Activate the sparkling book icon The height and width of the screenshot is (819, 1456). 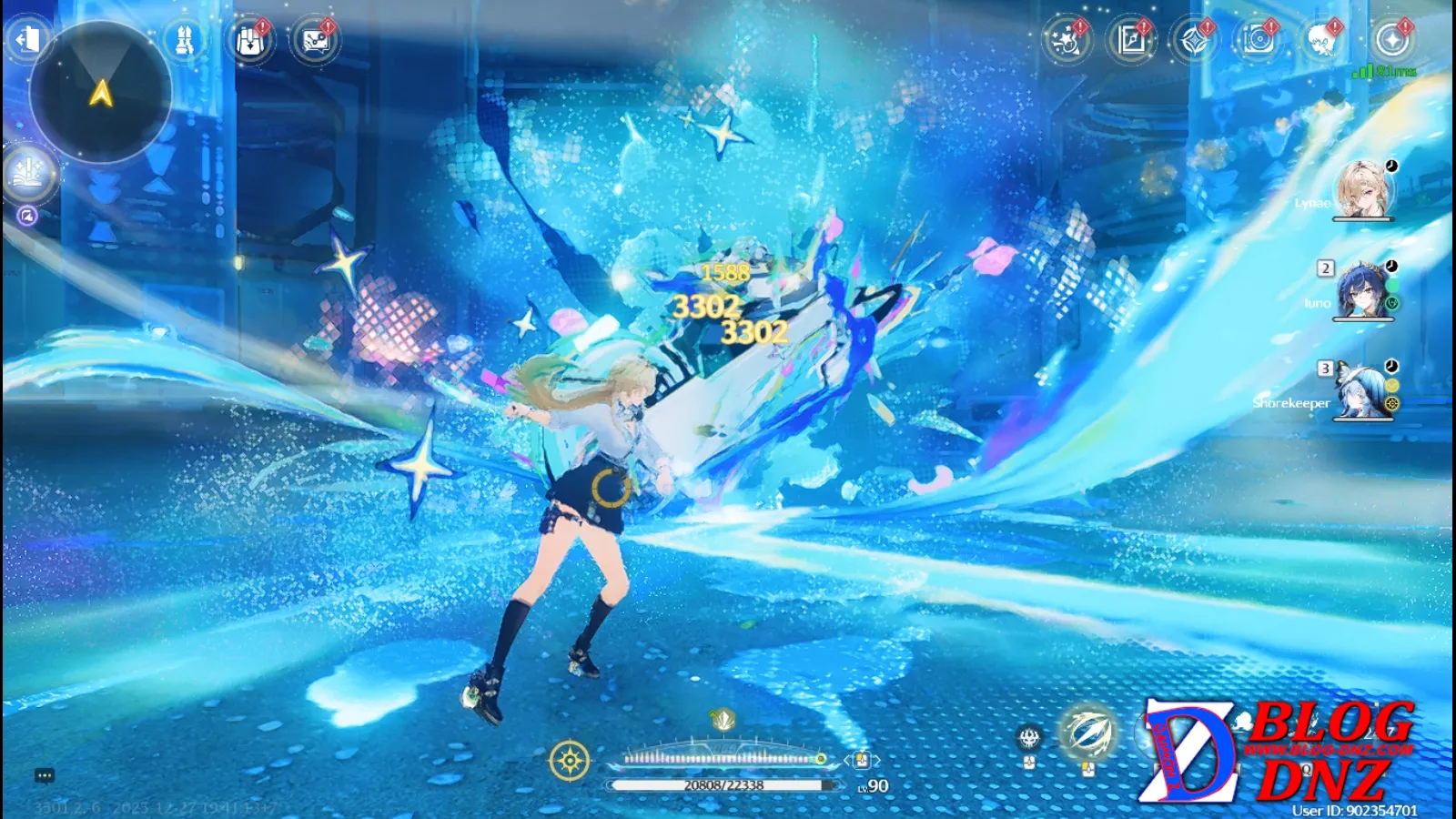[x=28, y=171]
